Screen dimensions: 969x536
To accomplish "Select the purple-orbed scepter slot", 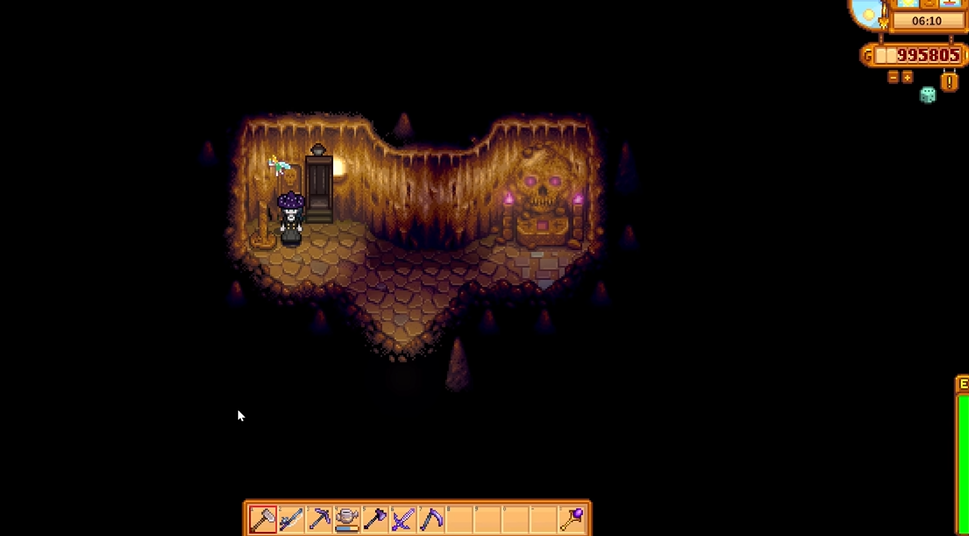I will pyautogui.click(x=571, y=519).
